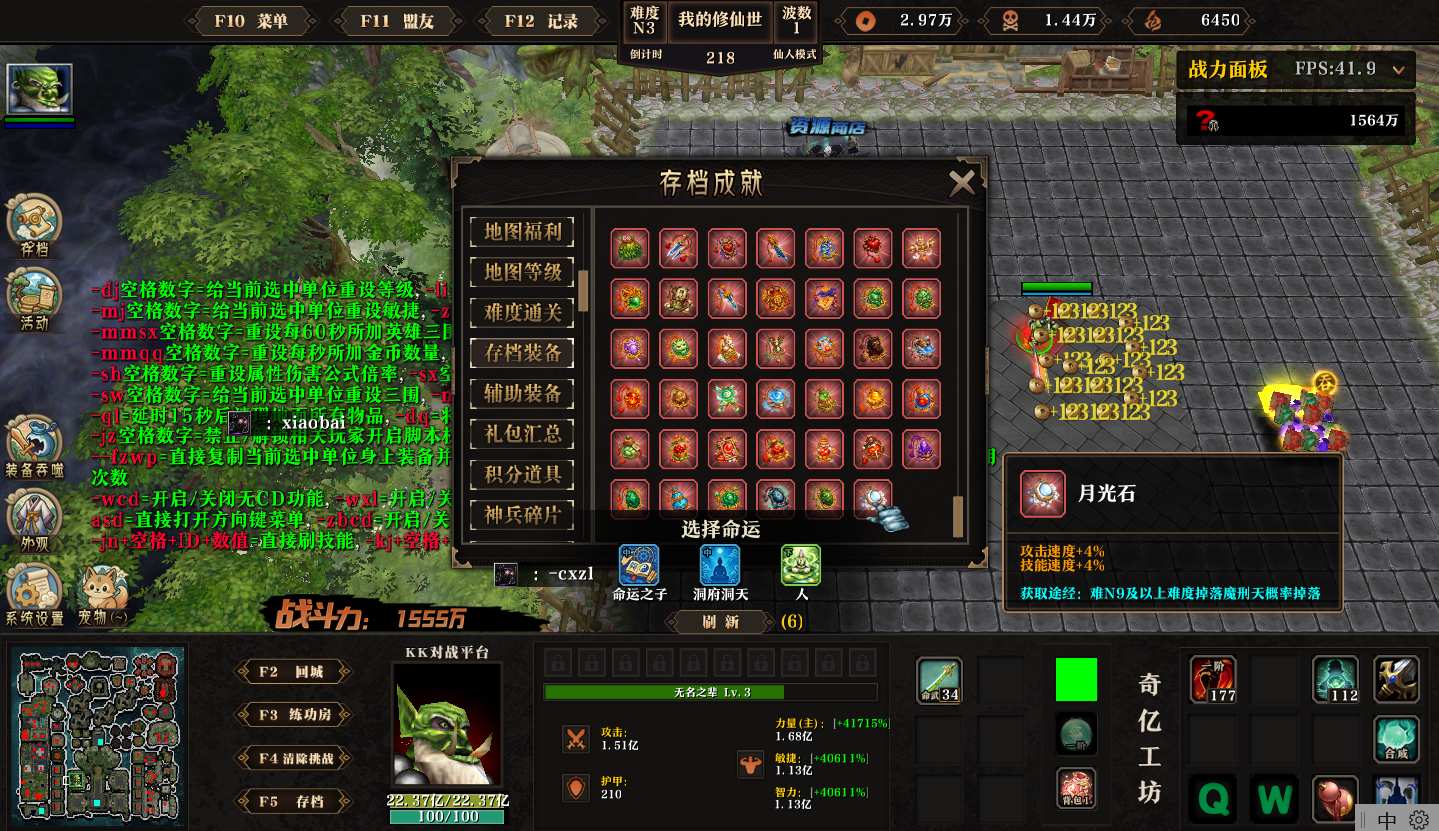Click the 刷新 refresh button
The image size is (1439, 831).
[721, 621]
